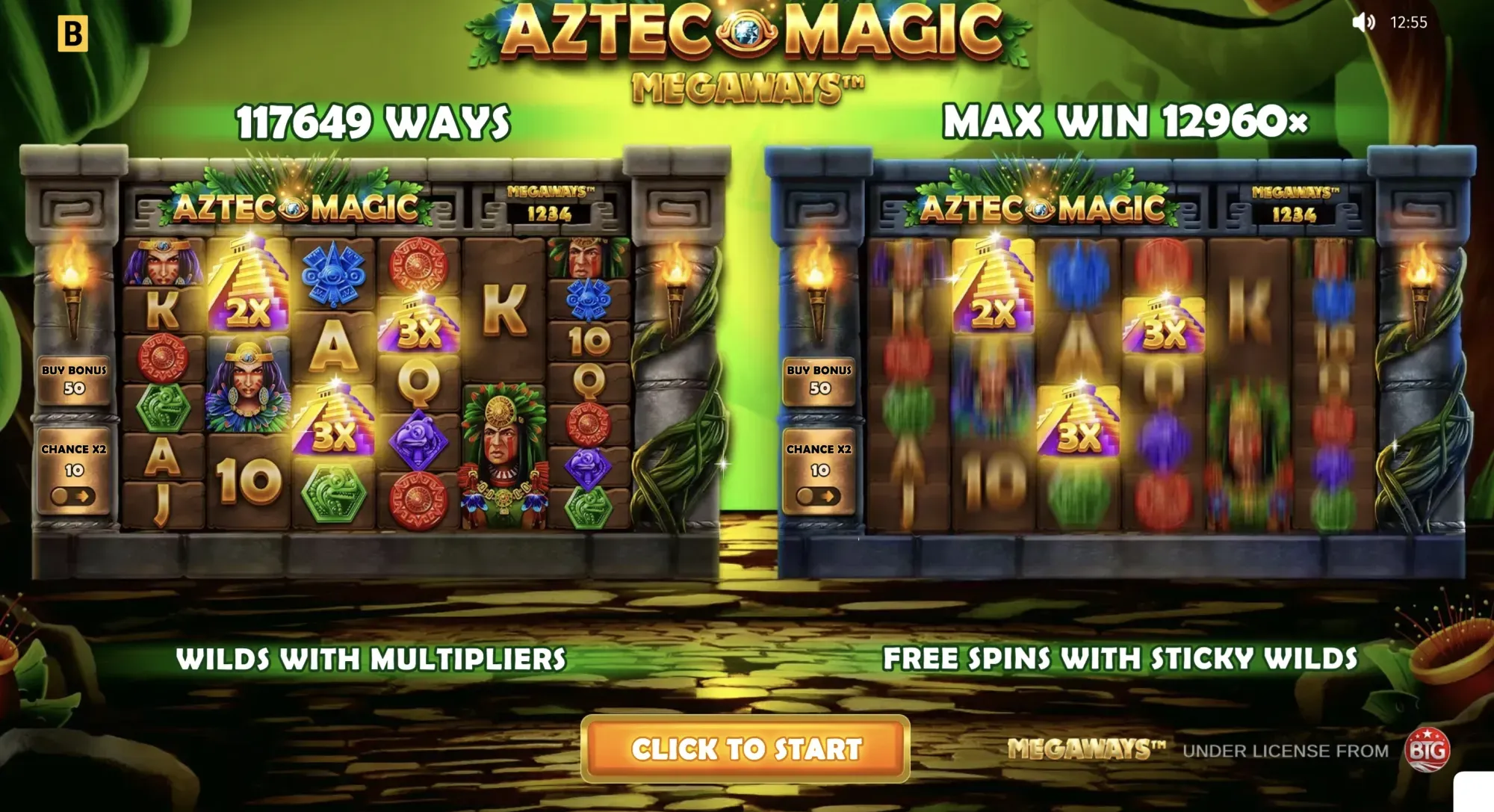Click the Aztec Magic Megaways title logo
Viewport: 1494px width, 812px height.
click(747, 45)
